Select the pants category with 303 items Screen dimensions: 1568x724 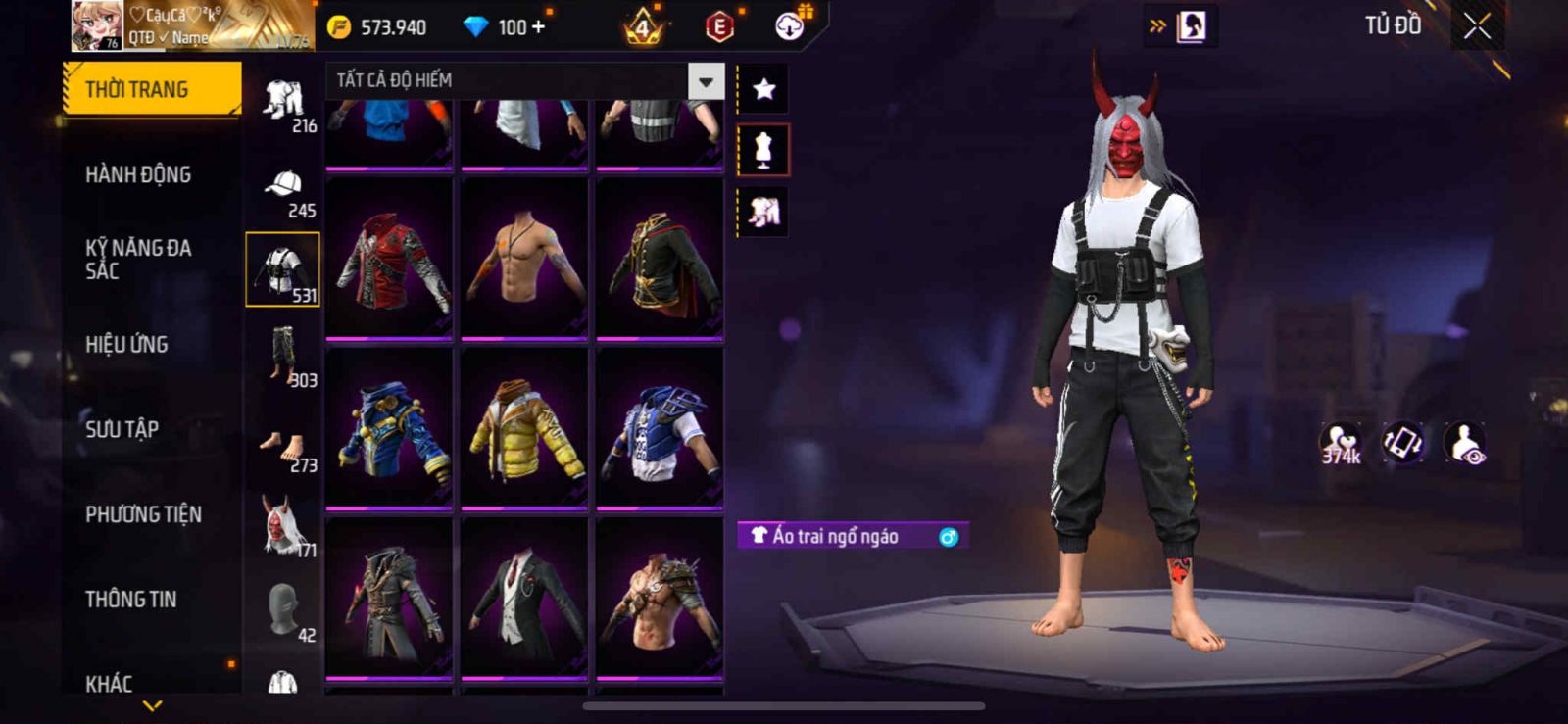(x=283, y=359)
